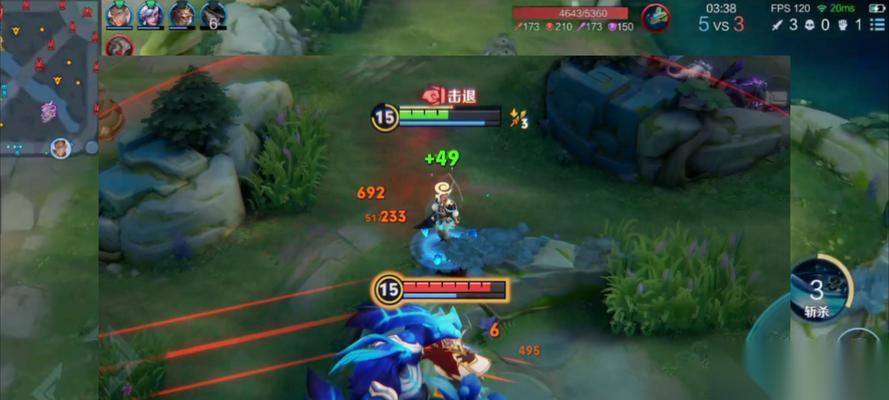Activate the 斩杀 execute skill

click(x=820, y=289)
